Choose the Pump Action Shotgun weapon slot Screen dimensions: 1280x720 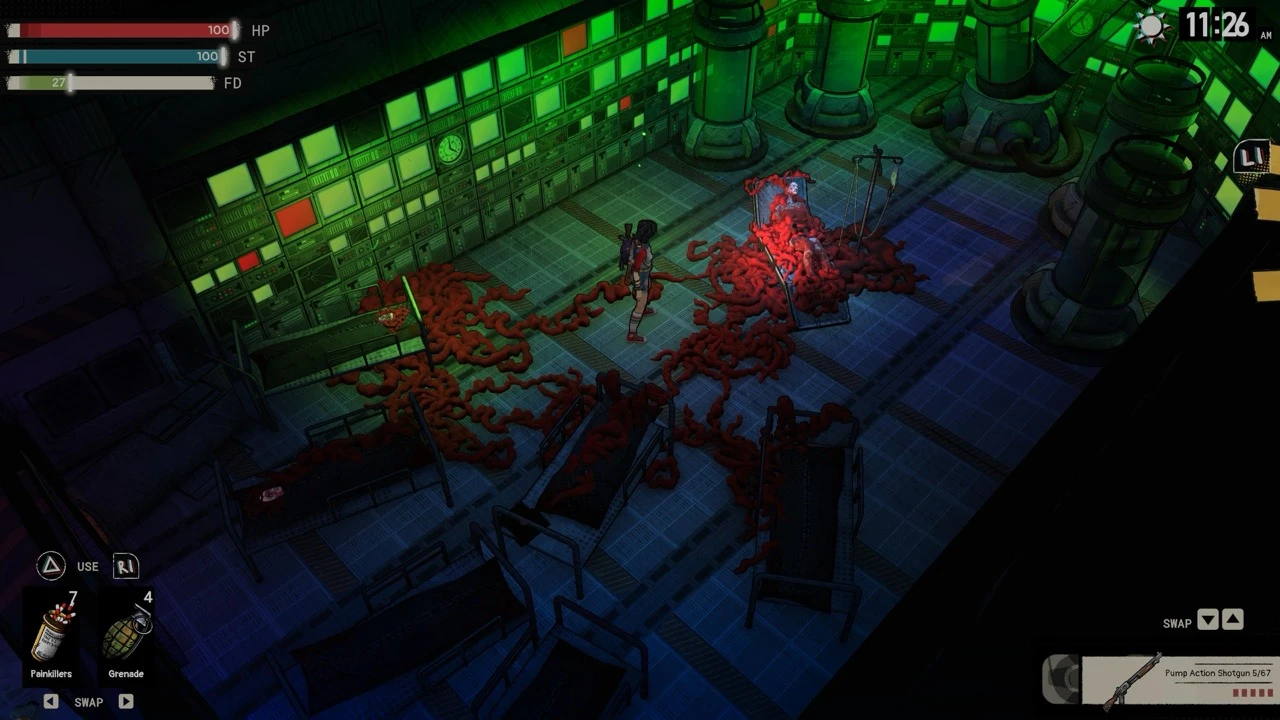tap(1179, 681)
